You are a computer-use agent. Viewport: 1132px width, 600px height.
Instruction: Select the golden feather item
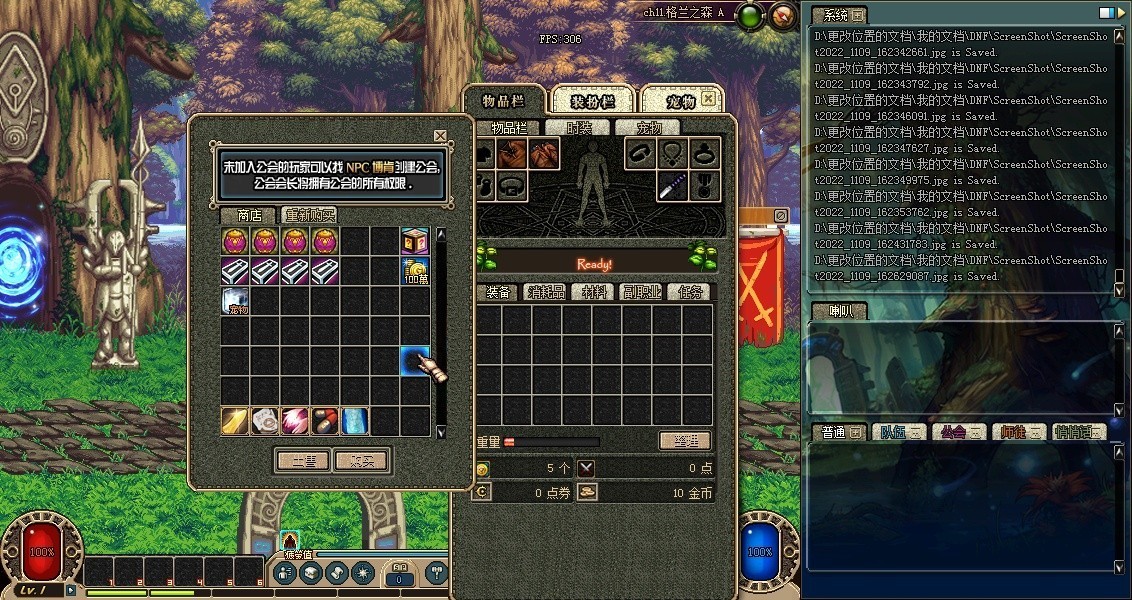[235, 421]
